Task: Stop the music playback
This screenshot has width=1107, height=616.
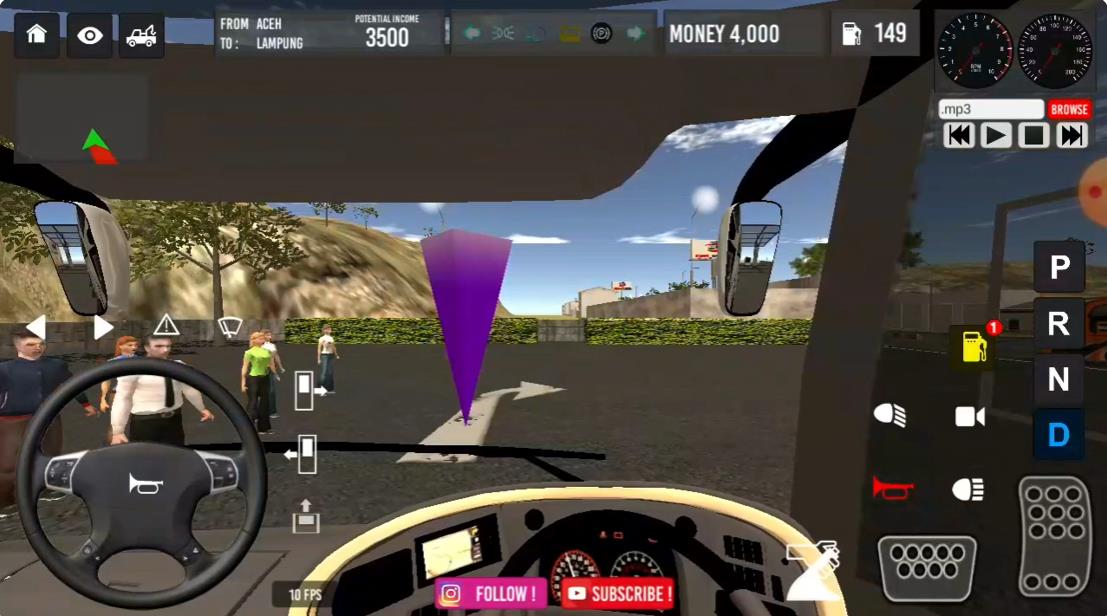Action: tap(1033, 135)
